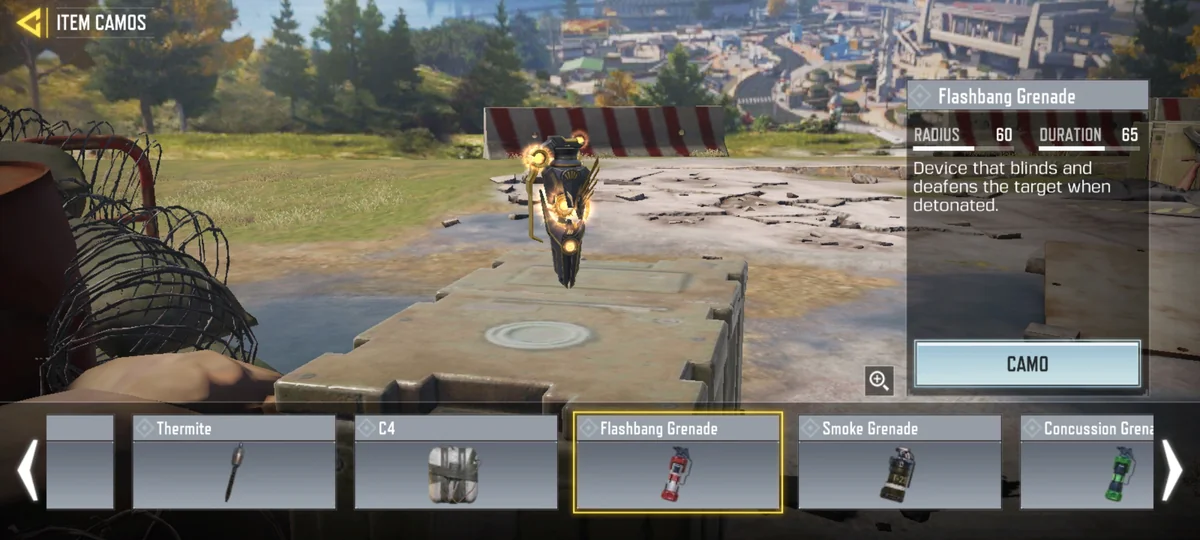Viewport: 1200px width, 540px height.
Task: Show previous items with left arrow
Action: click(x=28, y=470)
